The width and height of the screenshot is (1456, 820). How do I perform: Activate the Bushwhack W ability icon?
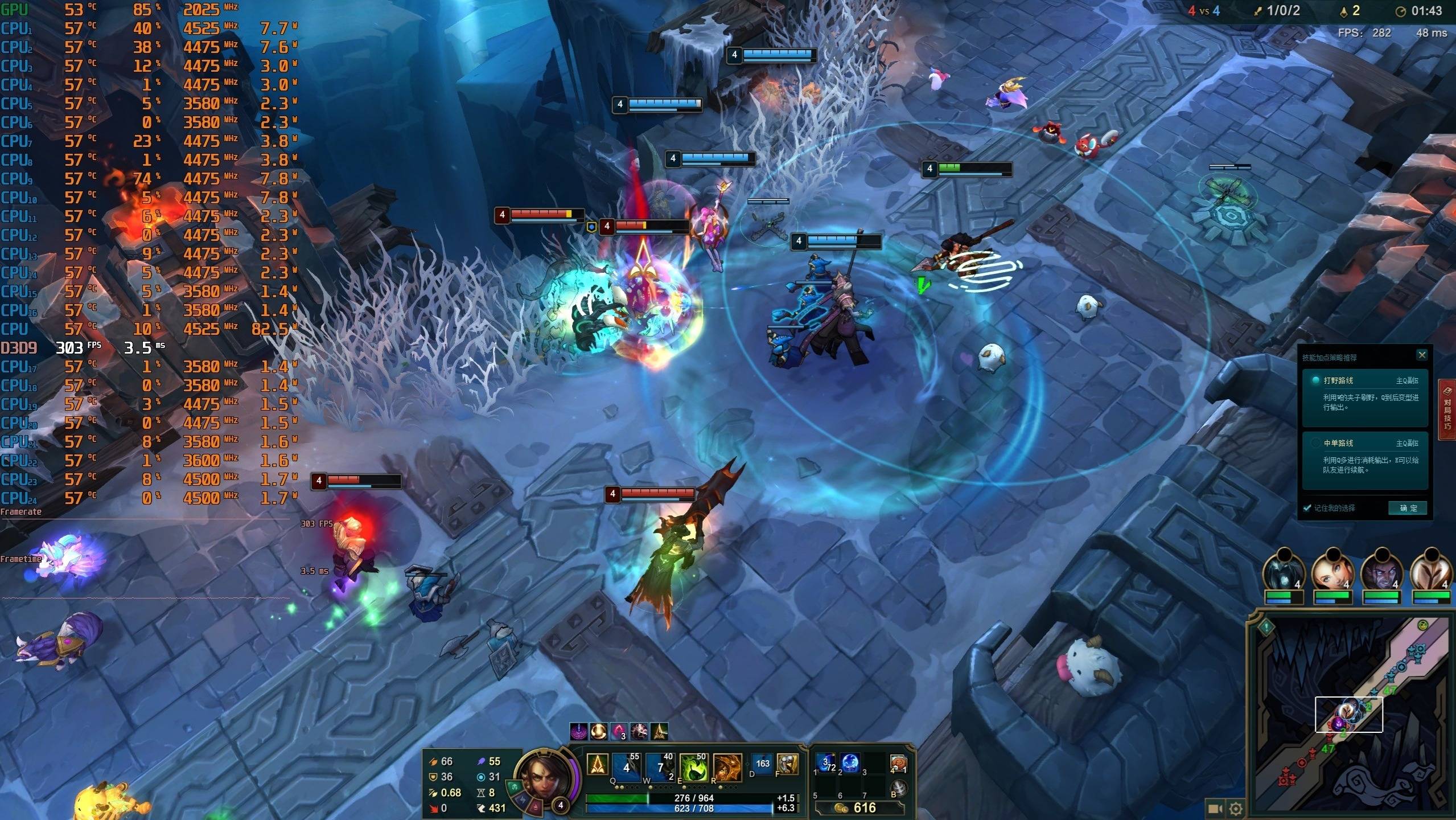[x=660, y=767]
